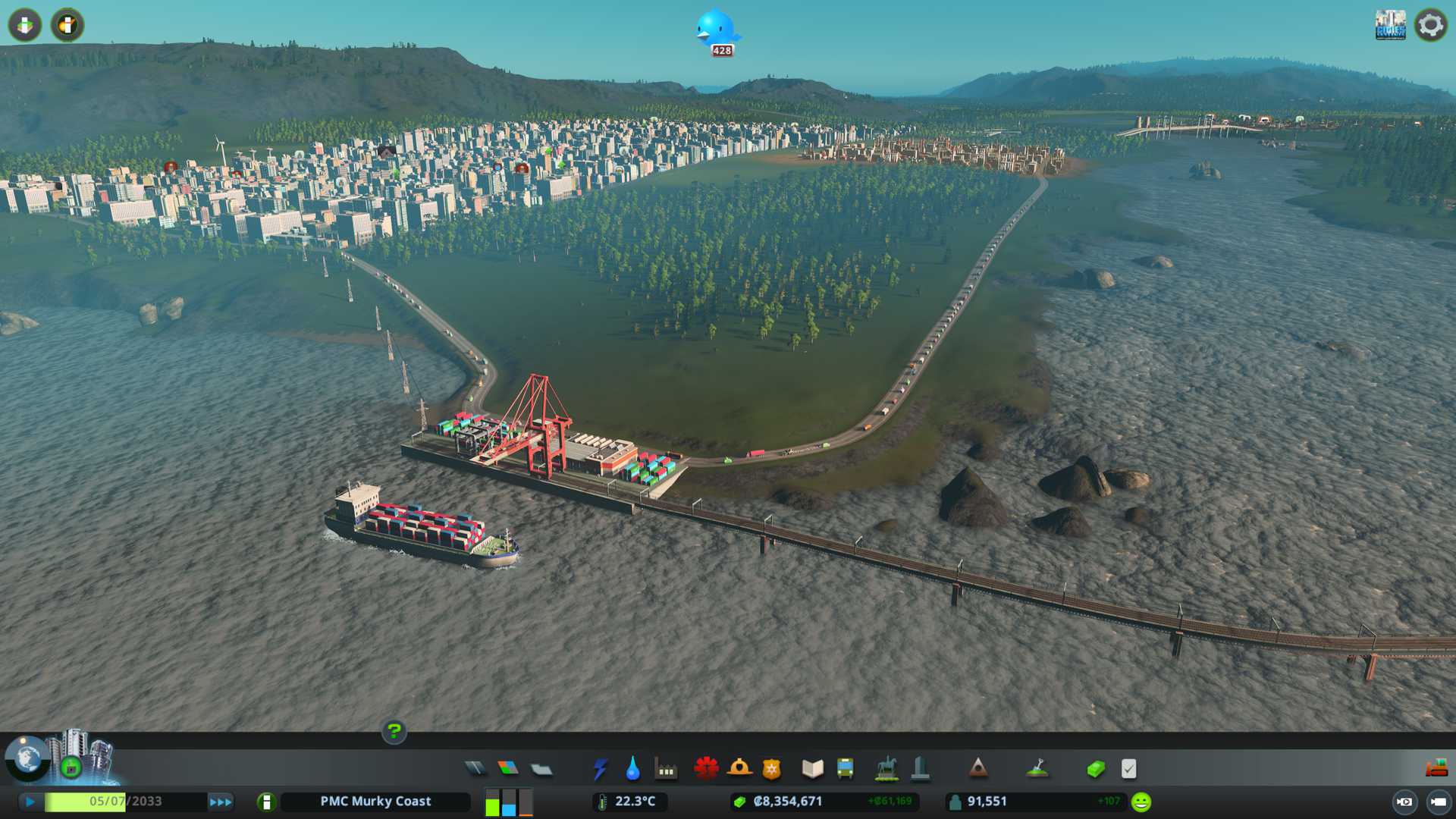1456x819 pixels.
Task: Open the gear options menu
Action: tap(1431, 25)
